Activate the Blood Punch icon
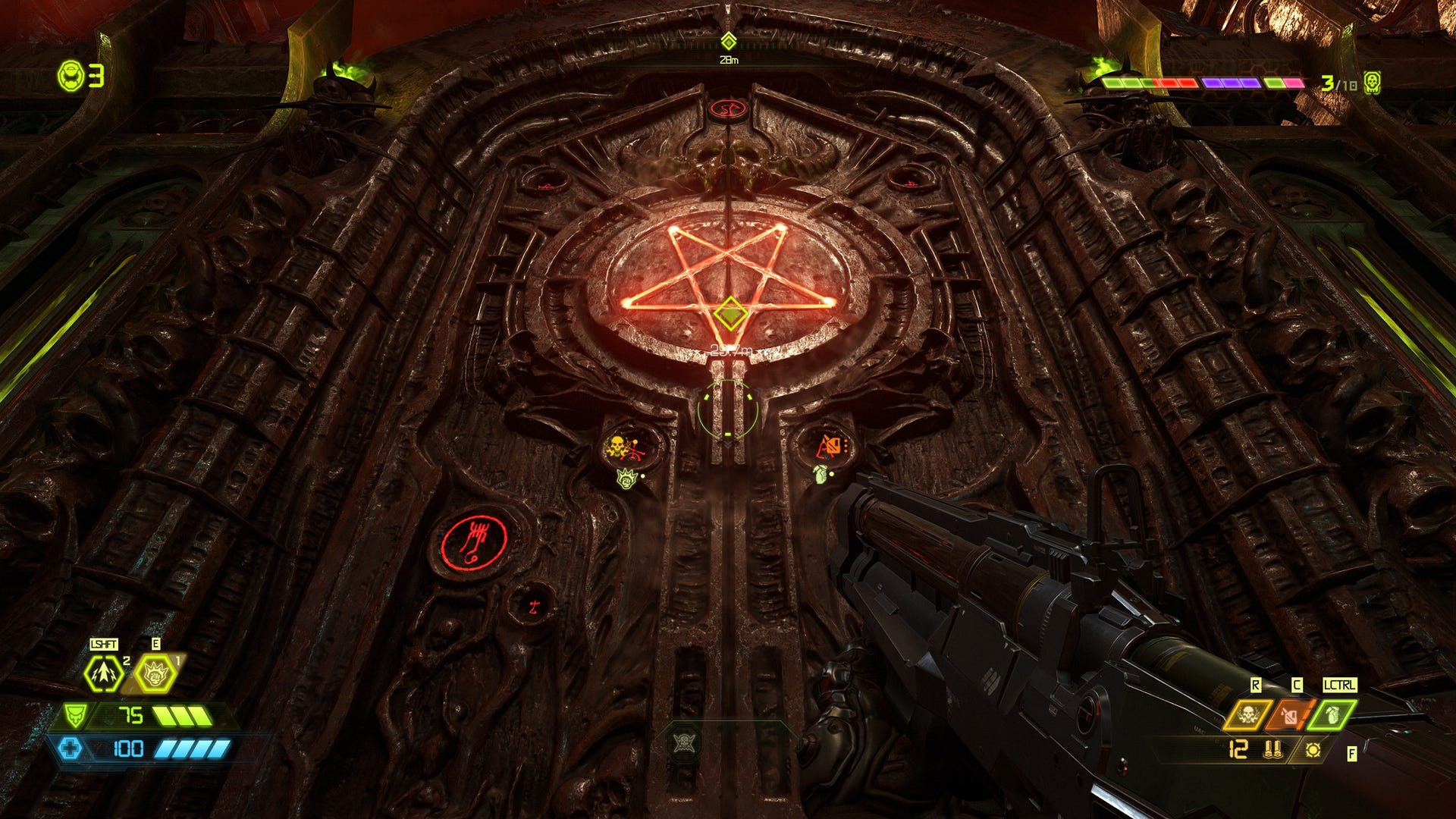This screenshot has height=819, width=1456. [x=155, y=673]
